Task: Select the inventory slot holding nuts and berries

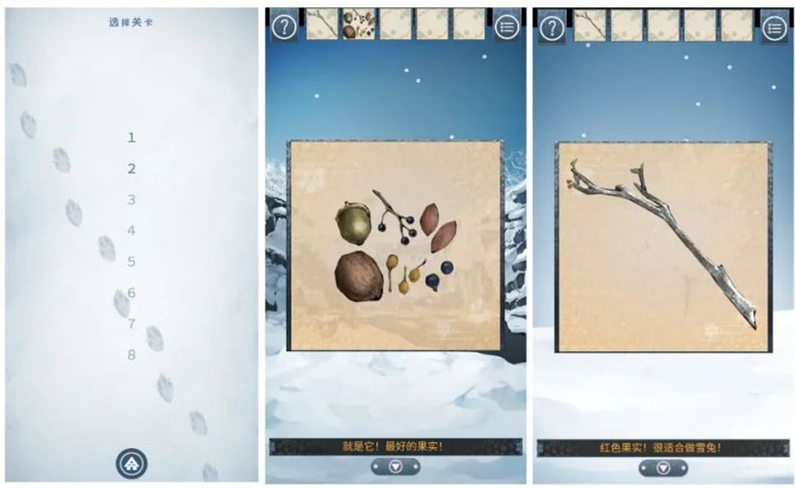Action: click(358, 24)
